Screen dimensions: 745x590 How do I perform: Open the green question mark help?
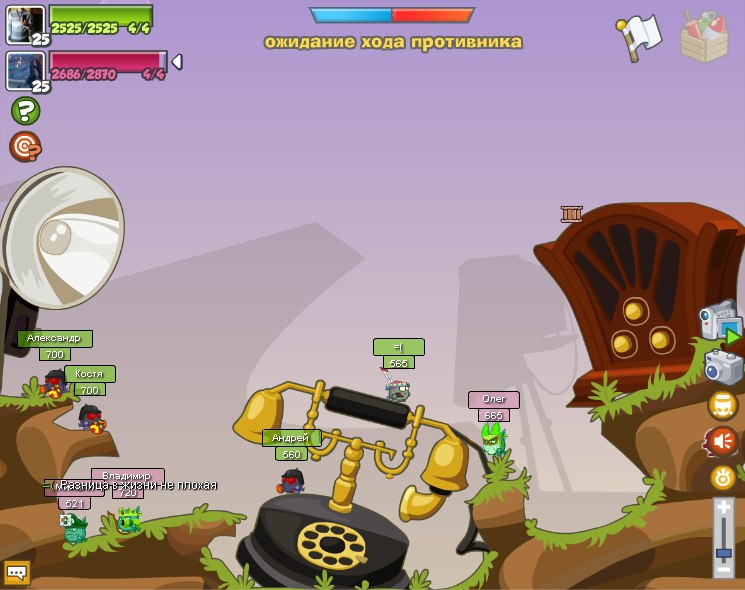(x=25, y=111)
